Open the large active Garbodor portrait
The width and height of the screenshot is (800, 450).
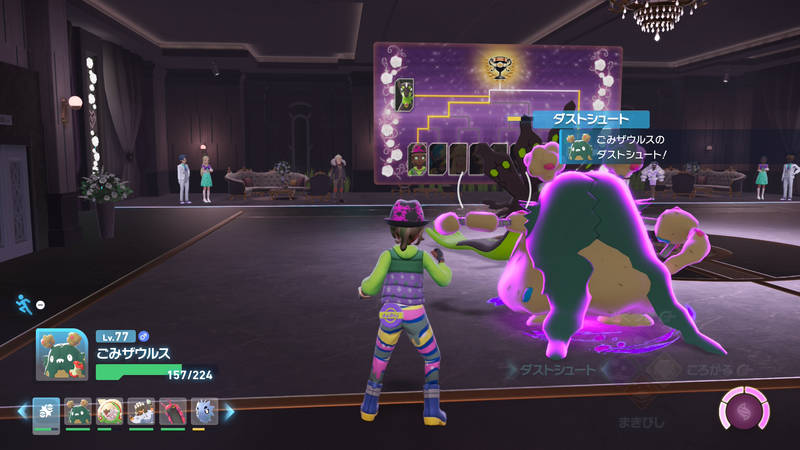(x=62, y=354)
